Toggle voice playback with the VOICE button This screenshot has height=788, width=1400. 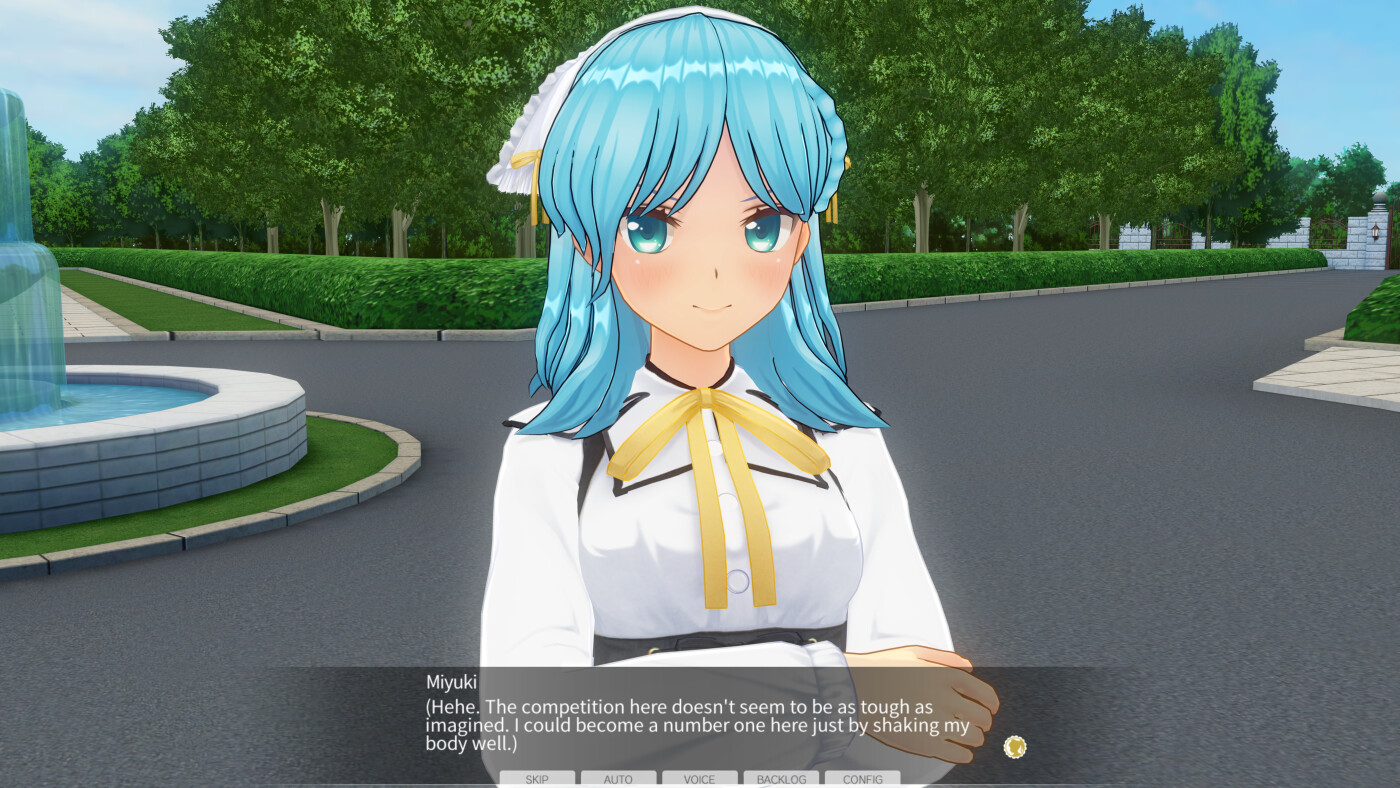pyautogui.click(x=699, y=779)
